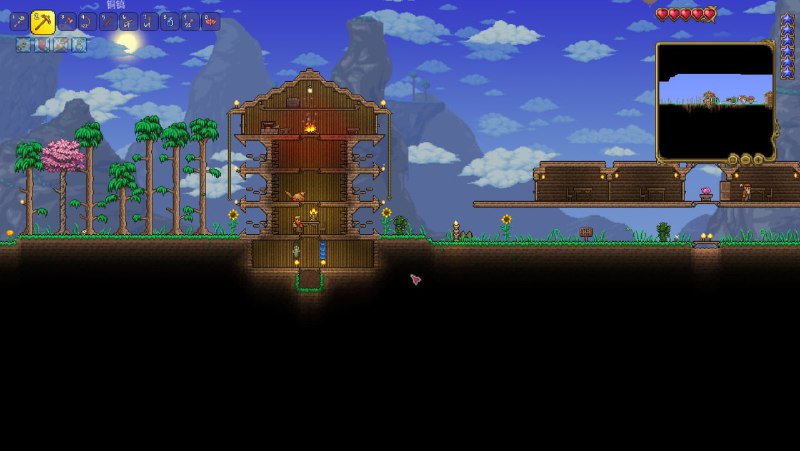Choose the red item in hotbar slot 0
This screenshot has height=451, width=800.
[211, 22]
